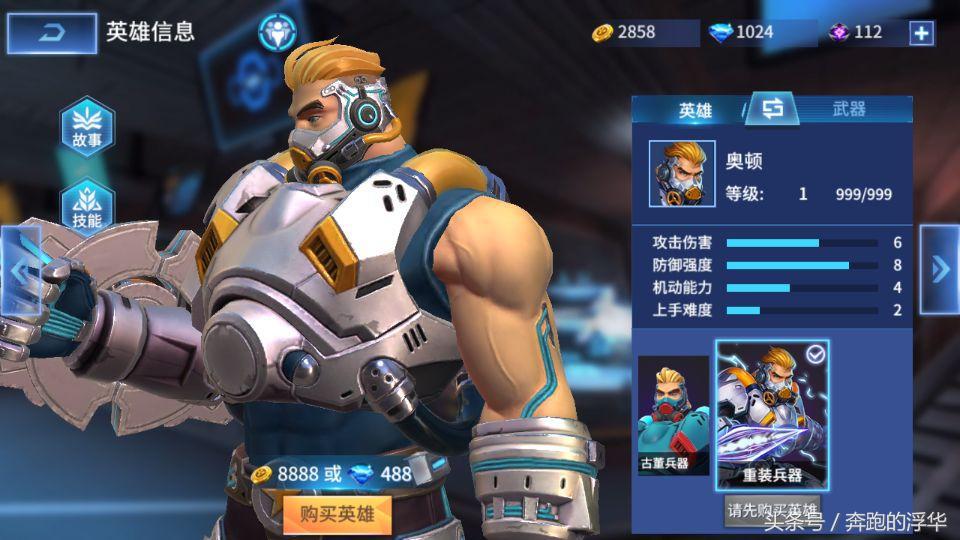Open the 技能 skills panel
Viewport: 960px width, 540px height.
click(x=87, y=208)
